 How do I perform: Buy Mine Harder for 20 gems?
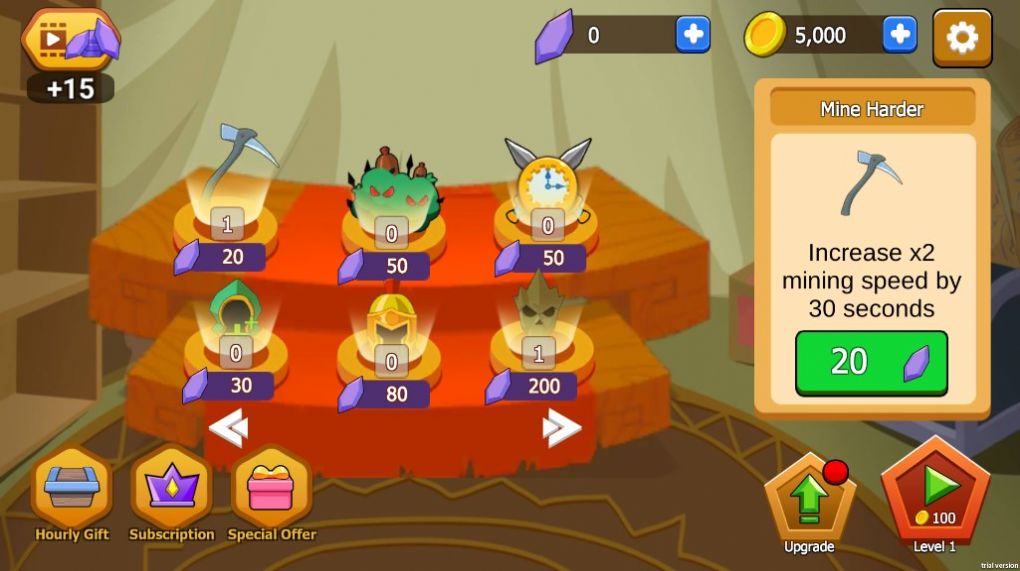[871, 362]
